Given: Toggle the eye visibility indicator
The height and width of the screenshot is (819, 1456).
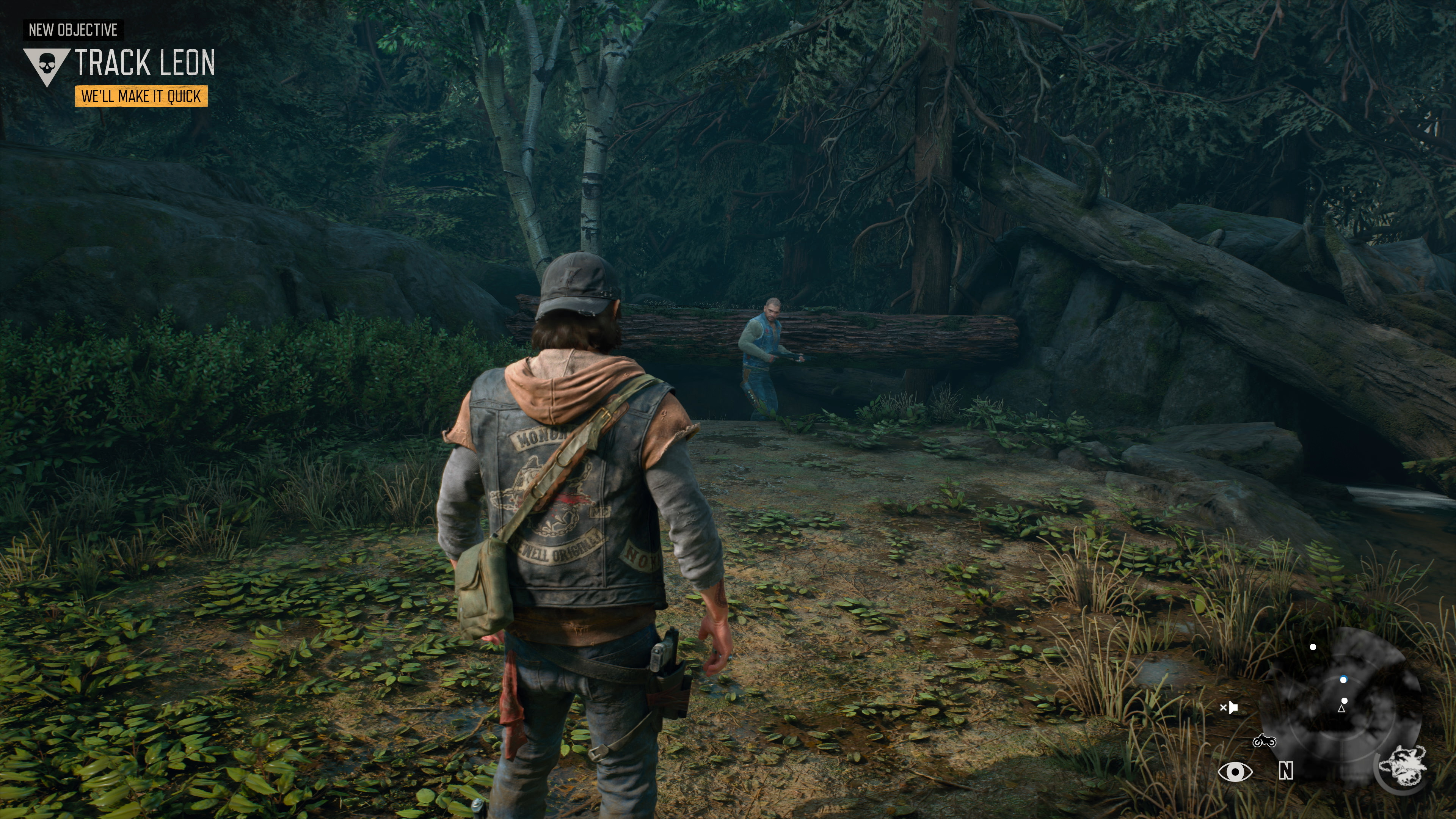Looking at the screenshot, I should pos(1235,772).
